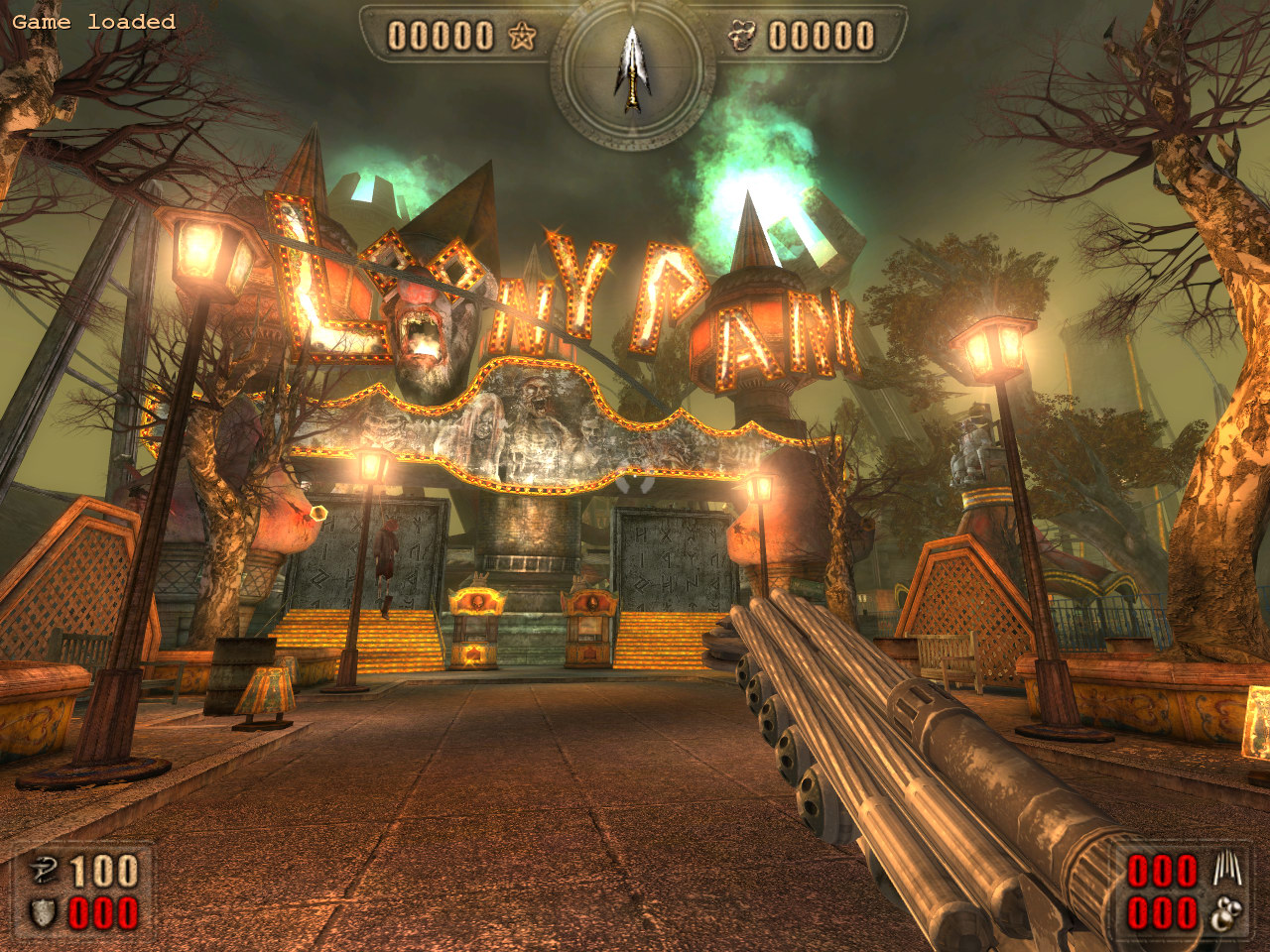
Task: Select the pentagram star icon
Action: [x=522, y=37]
